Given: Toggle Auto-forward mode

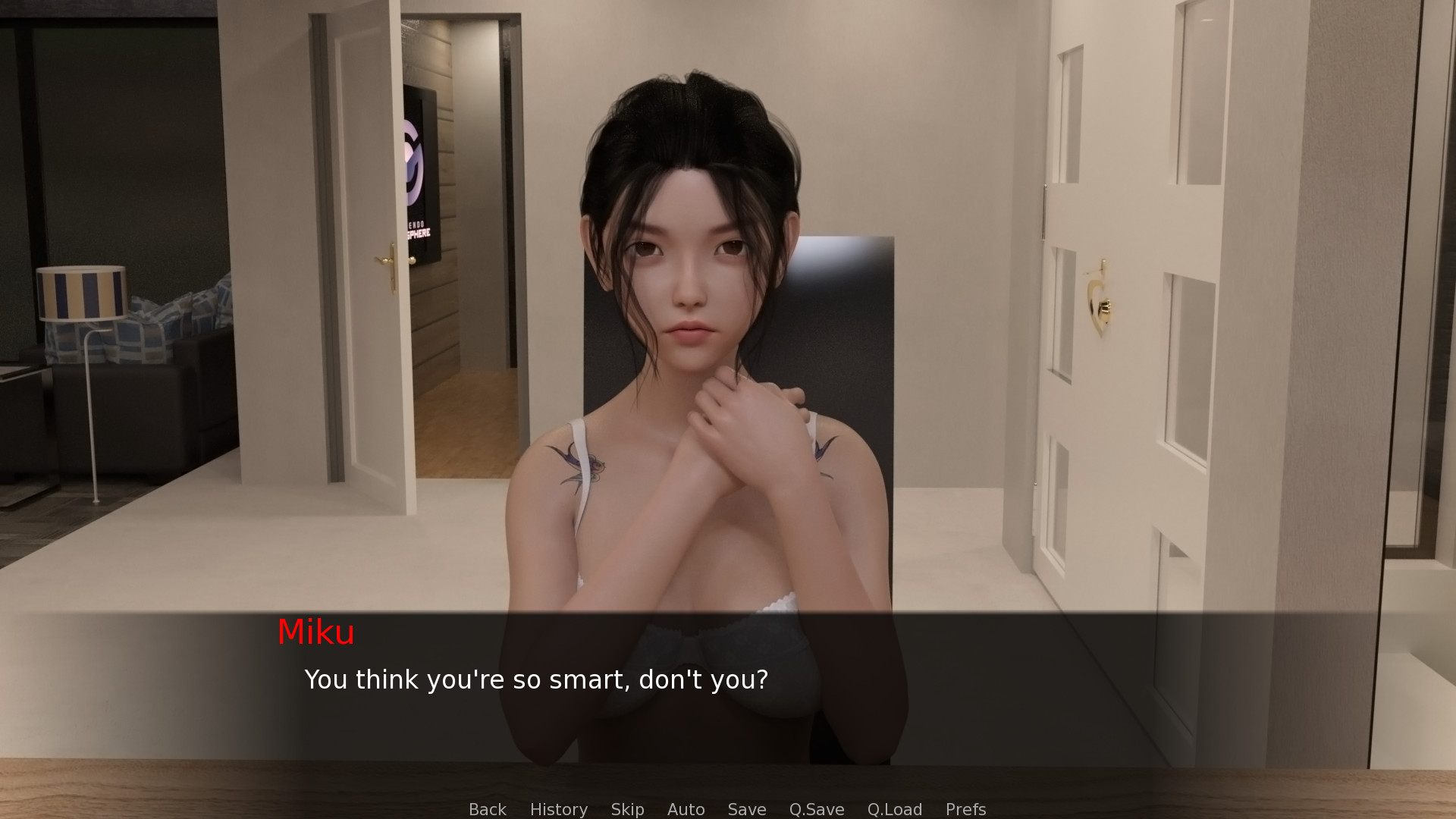Looking at the screenshot, I should click(x=685, y=809).
